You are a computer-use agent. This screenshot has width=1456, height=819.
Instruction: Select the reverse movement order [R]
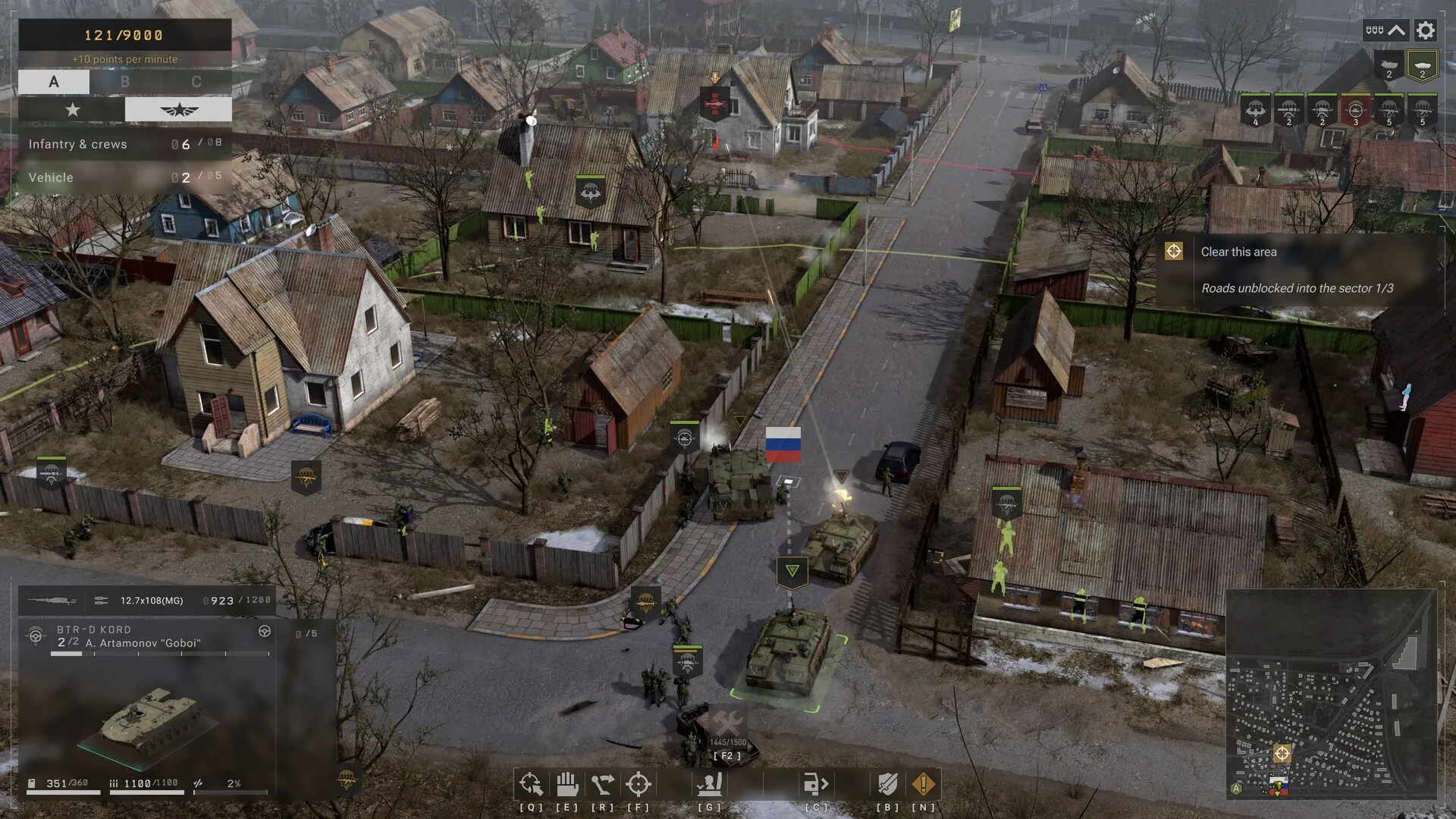pyautogui.click(x=601, y=783)
